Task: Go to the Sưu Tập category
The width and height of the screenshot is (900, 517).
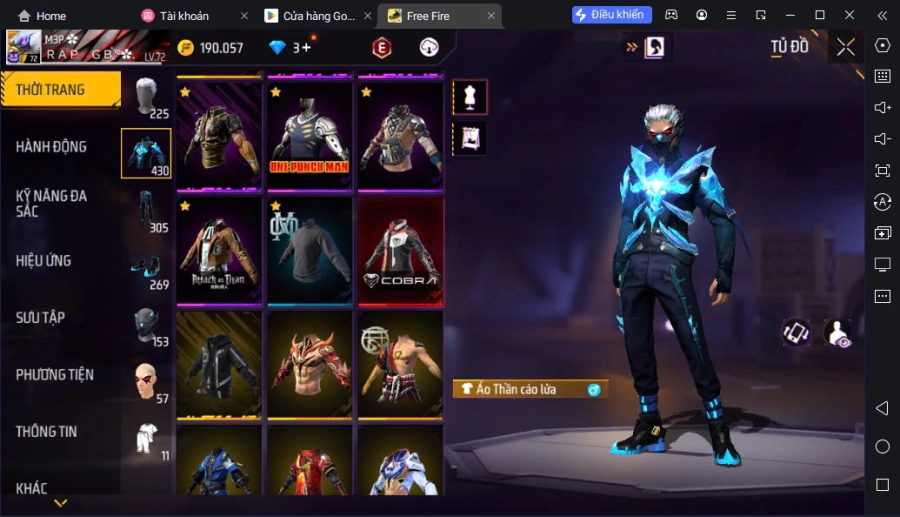Action: (x=41, y=318)
